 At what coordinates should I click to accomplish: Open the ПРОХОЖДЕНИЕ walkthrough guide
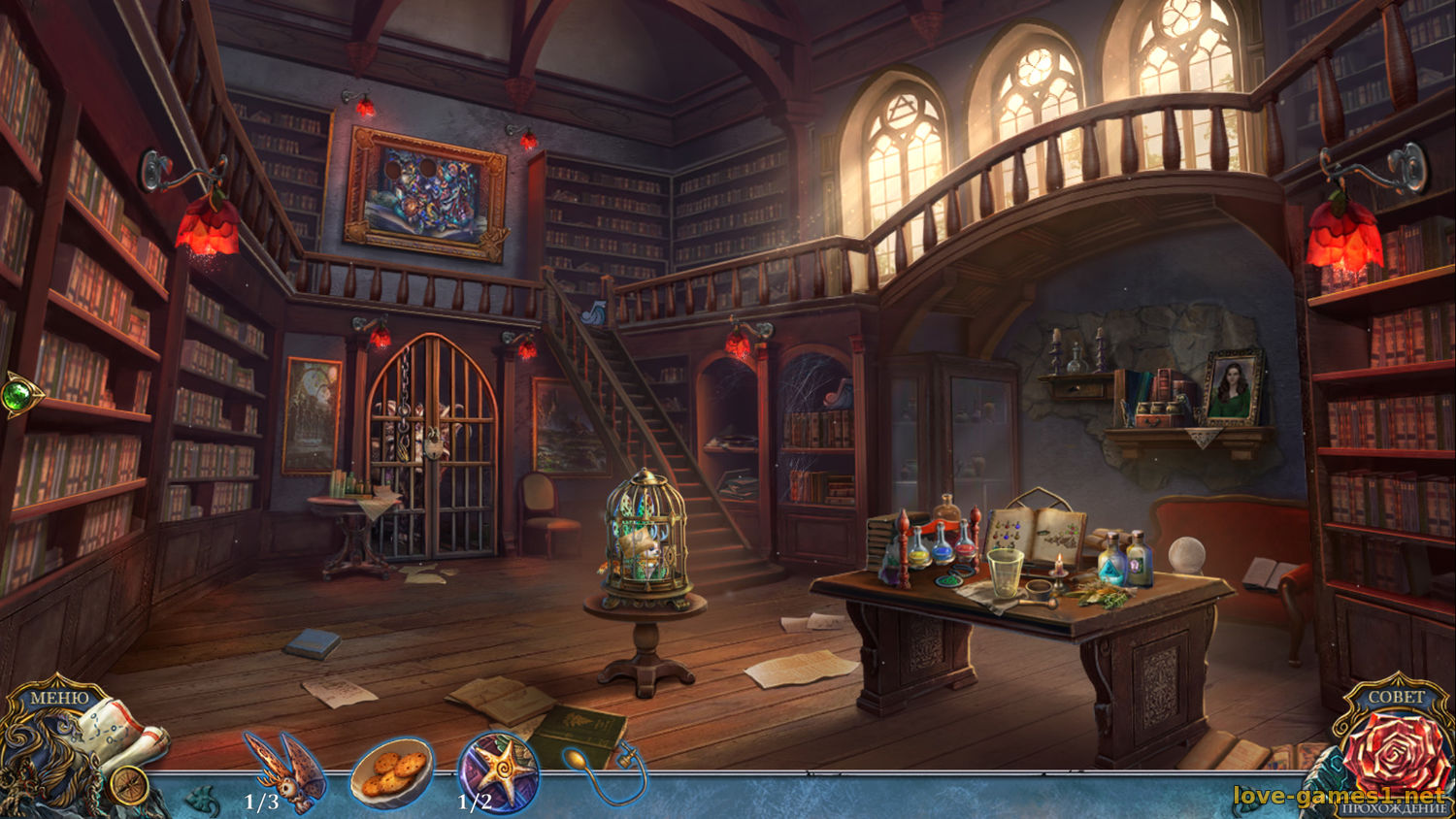click(1393, 809)
